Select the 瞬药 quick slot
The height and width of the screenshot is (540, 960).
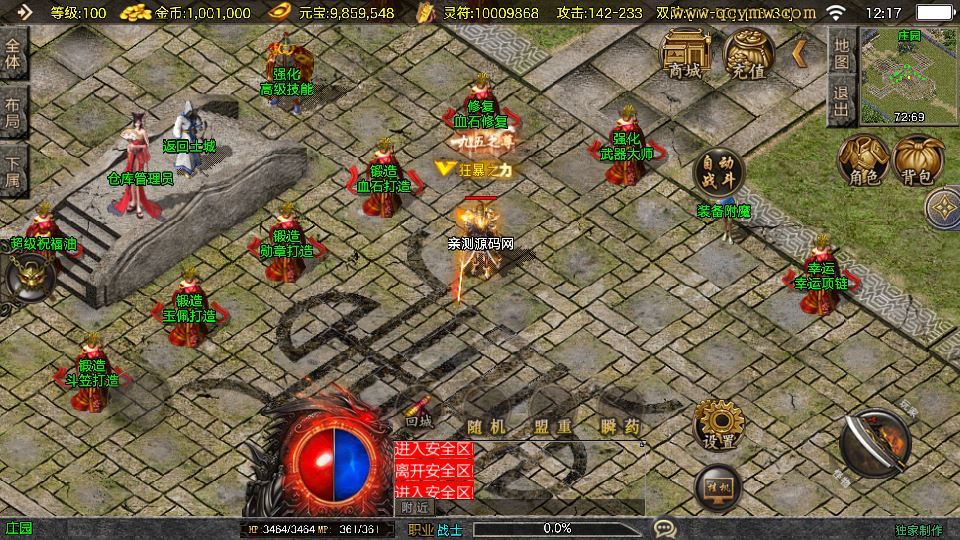tap(619, 426)
